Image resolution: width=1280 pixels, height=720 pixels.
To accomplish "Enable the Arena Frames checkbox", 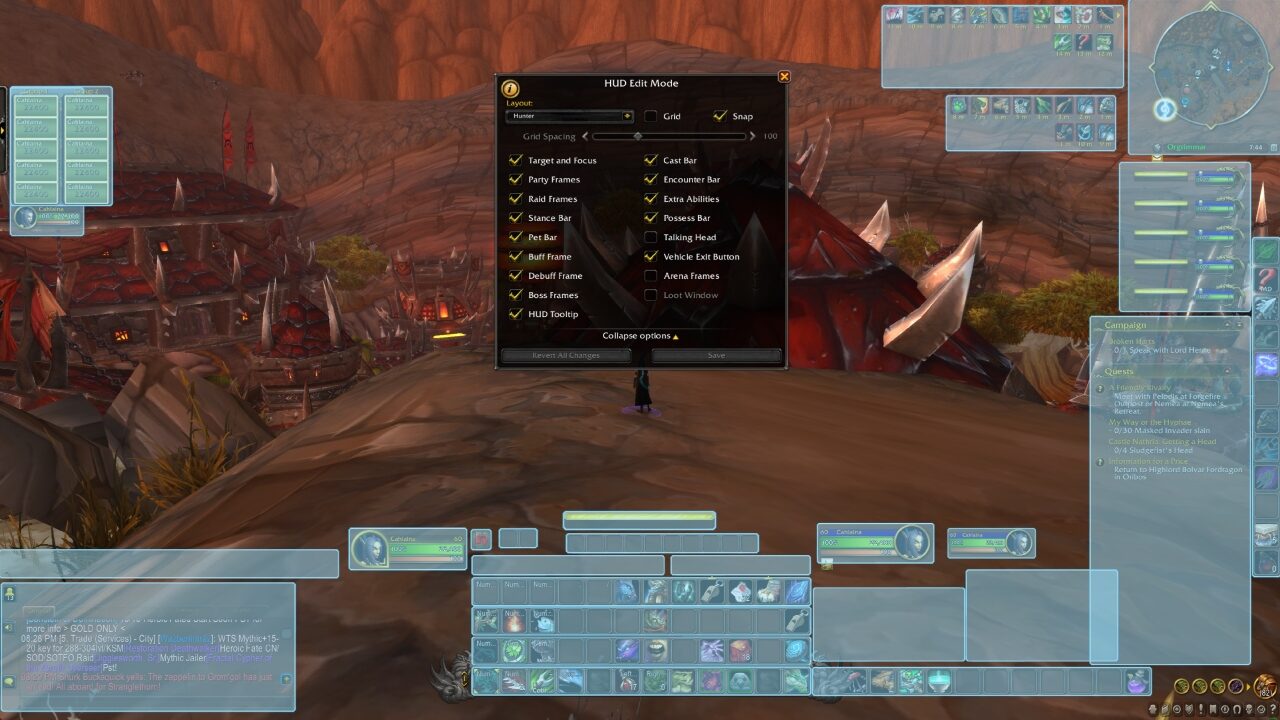I will [x=651, y=276].
